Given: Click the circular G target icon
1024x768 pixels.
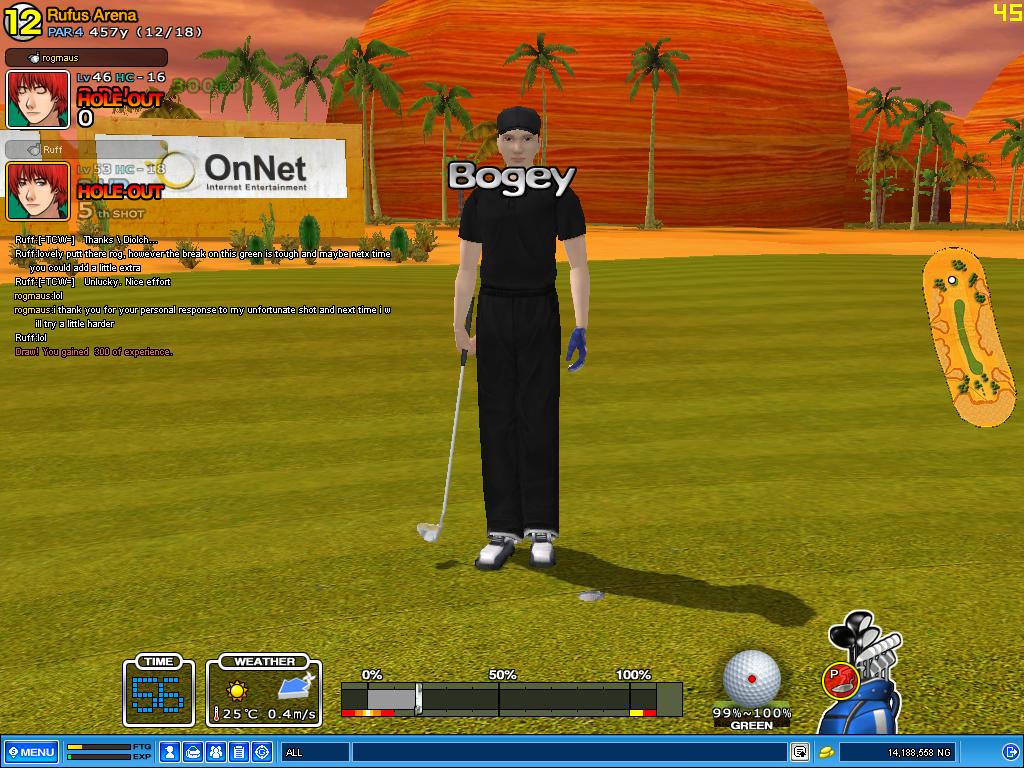Looking at the screenshot, I should click(x=262, y=752).
